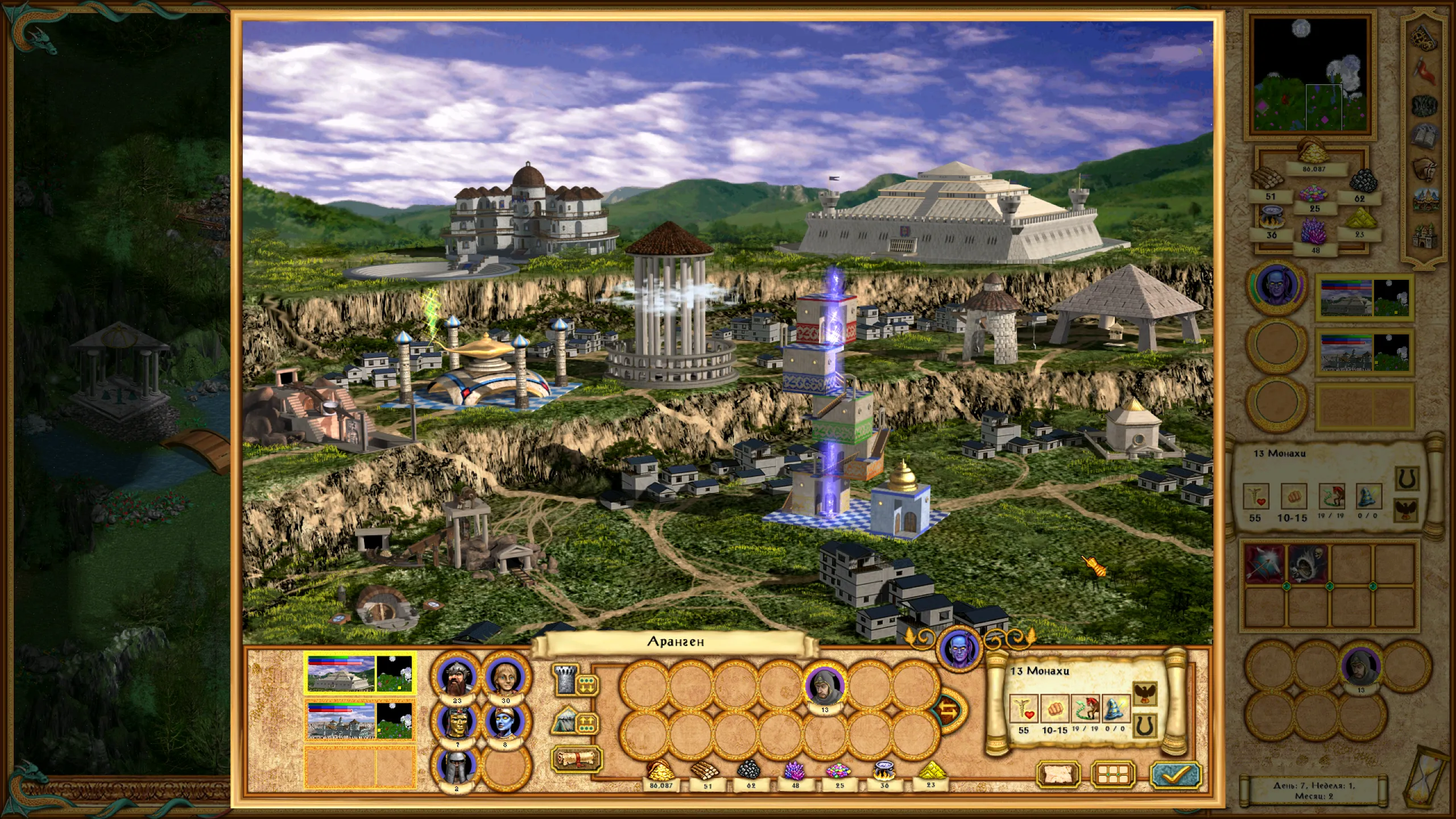Click the tent army icon
This screenshot has height=819, width=1456.
[x=565, y=720]
